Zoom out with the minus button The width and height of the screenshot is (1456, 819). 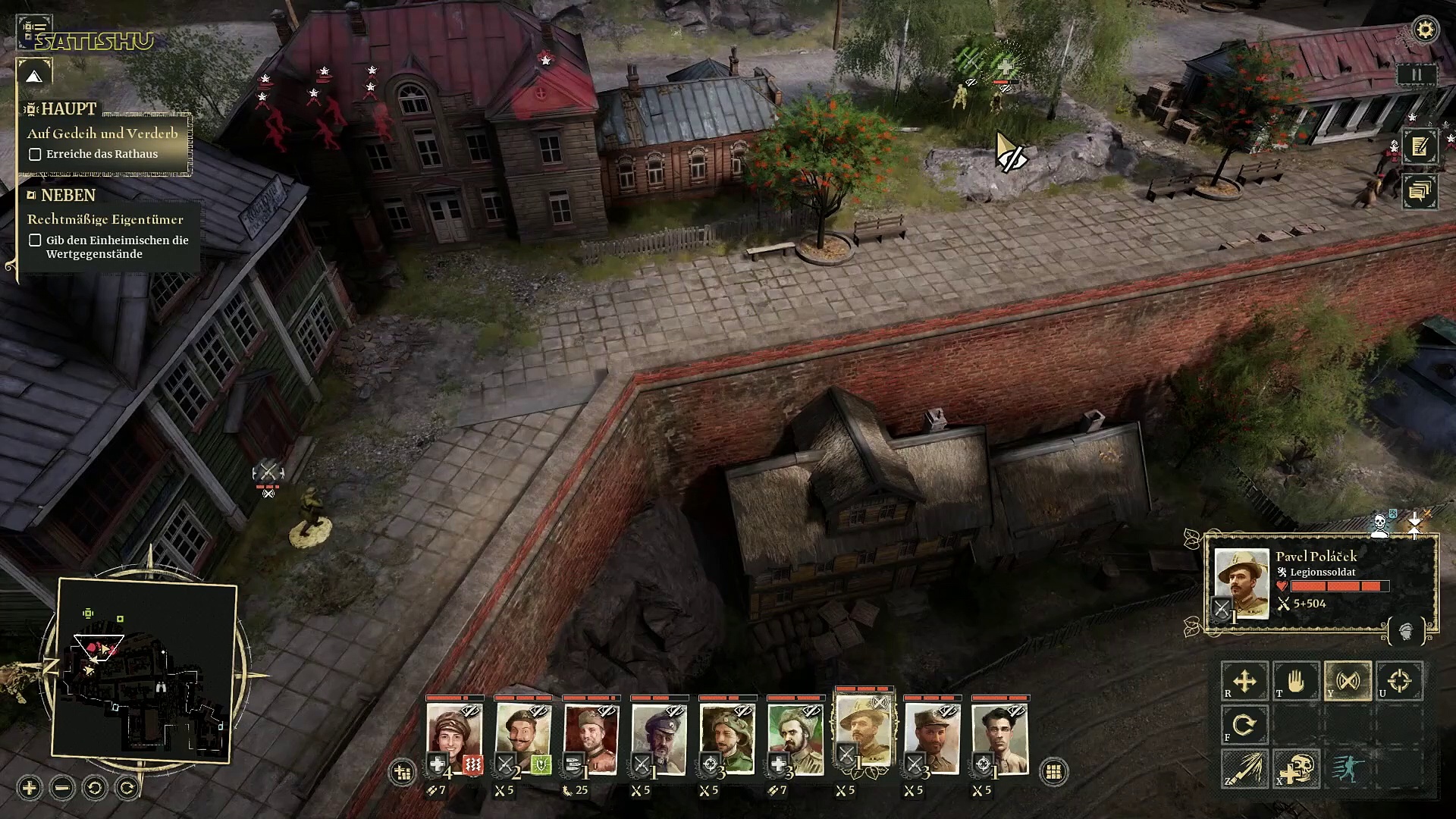click(62, 788)
